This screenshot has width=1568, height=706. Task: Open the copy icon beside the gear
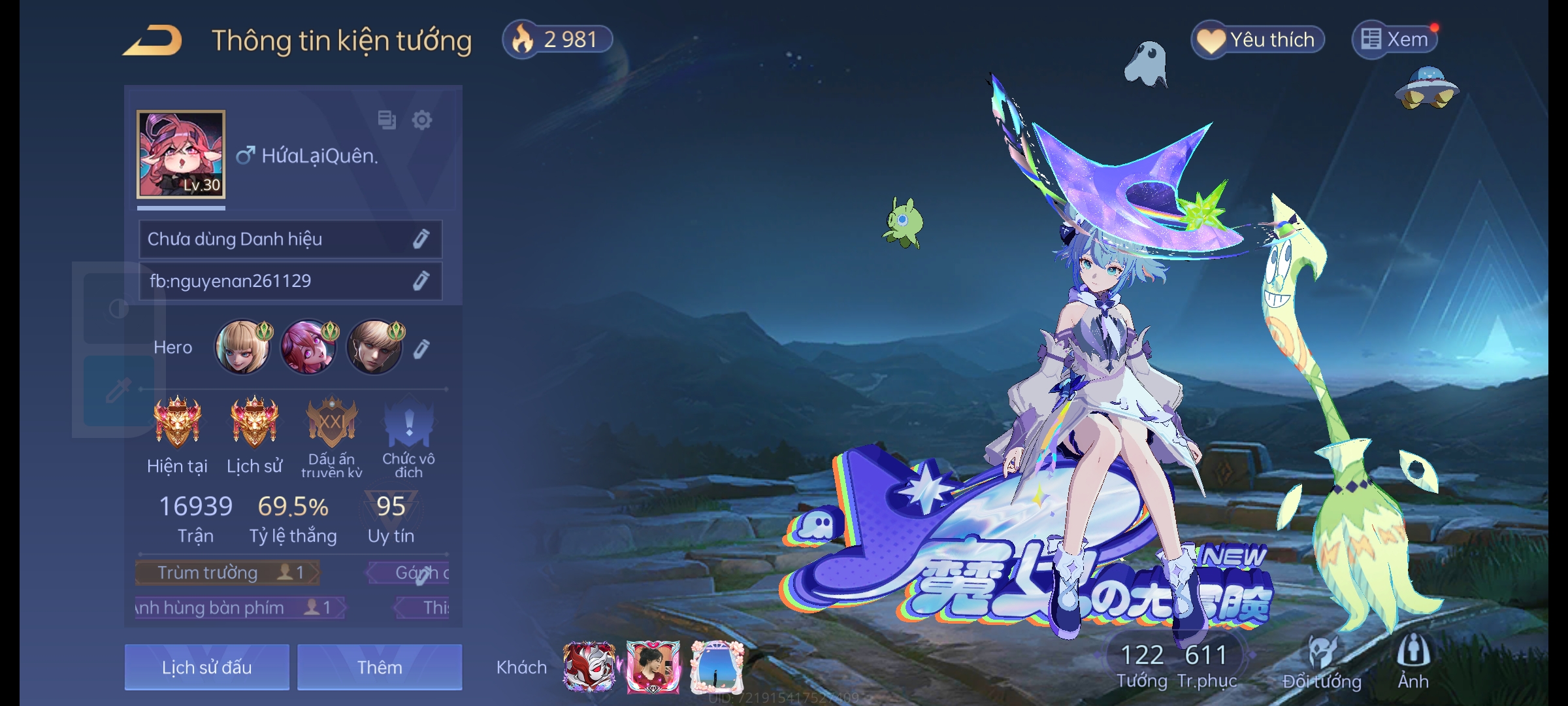coord(387,120)
